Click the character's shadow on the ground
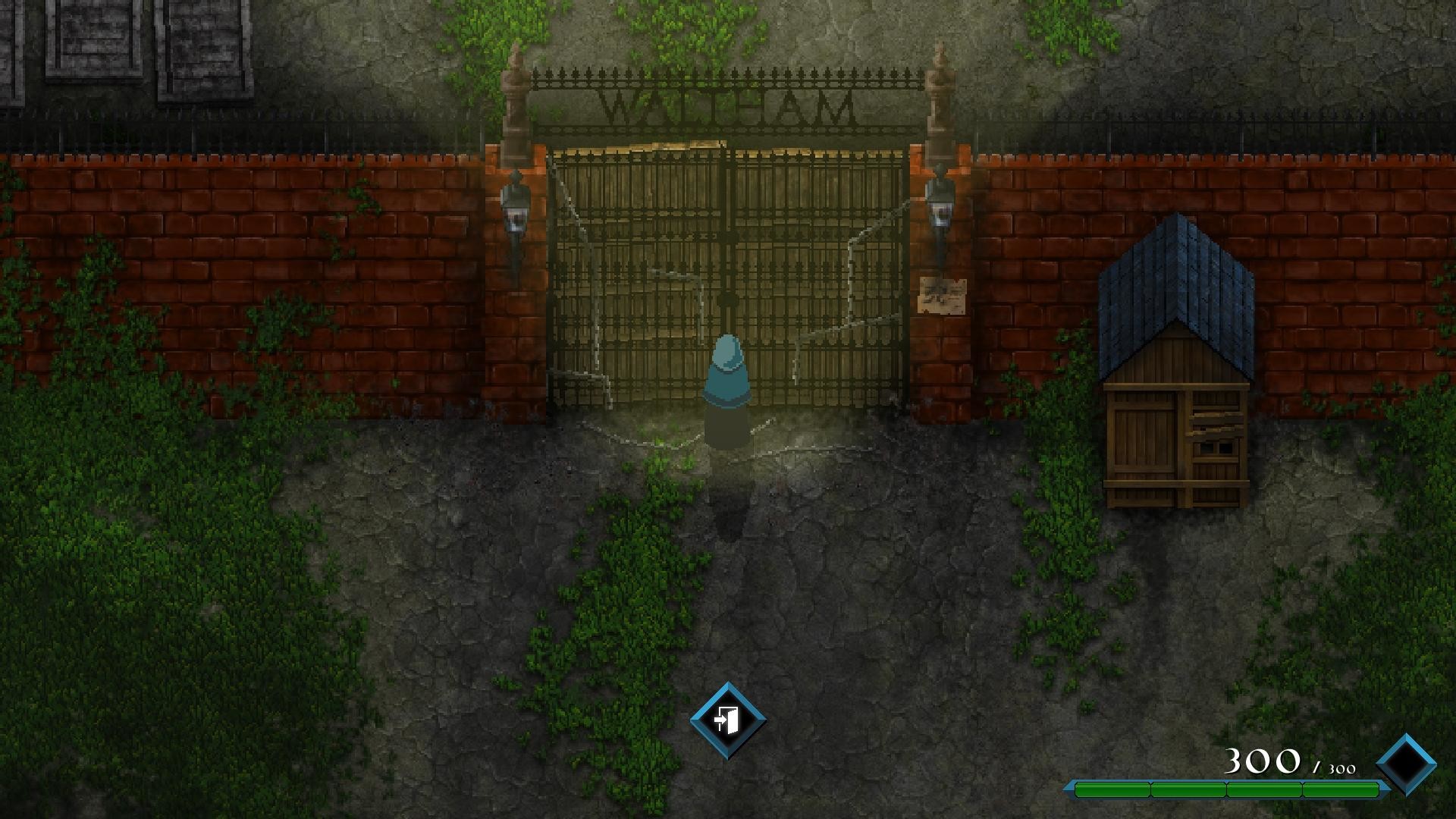 726,500
